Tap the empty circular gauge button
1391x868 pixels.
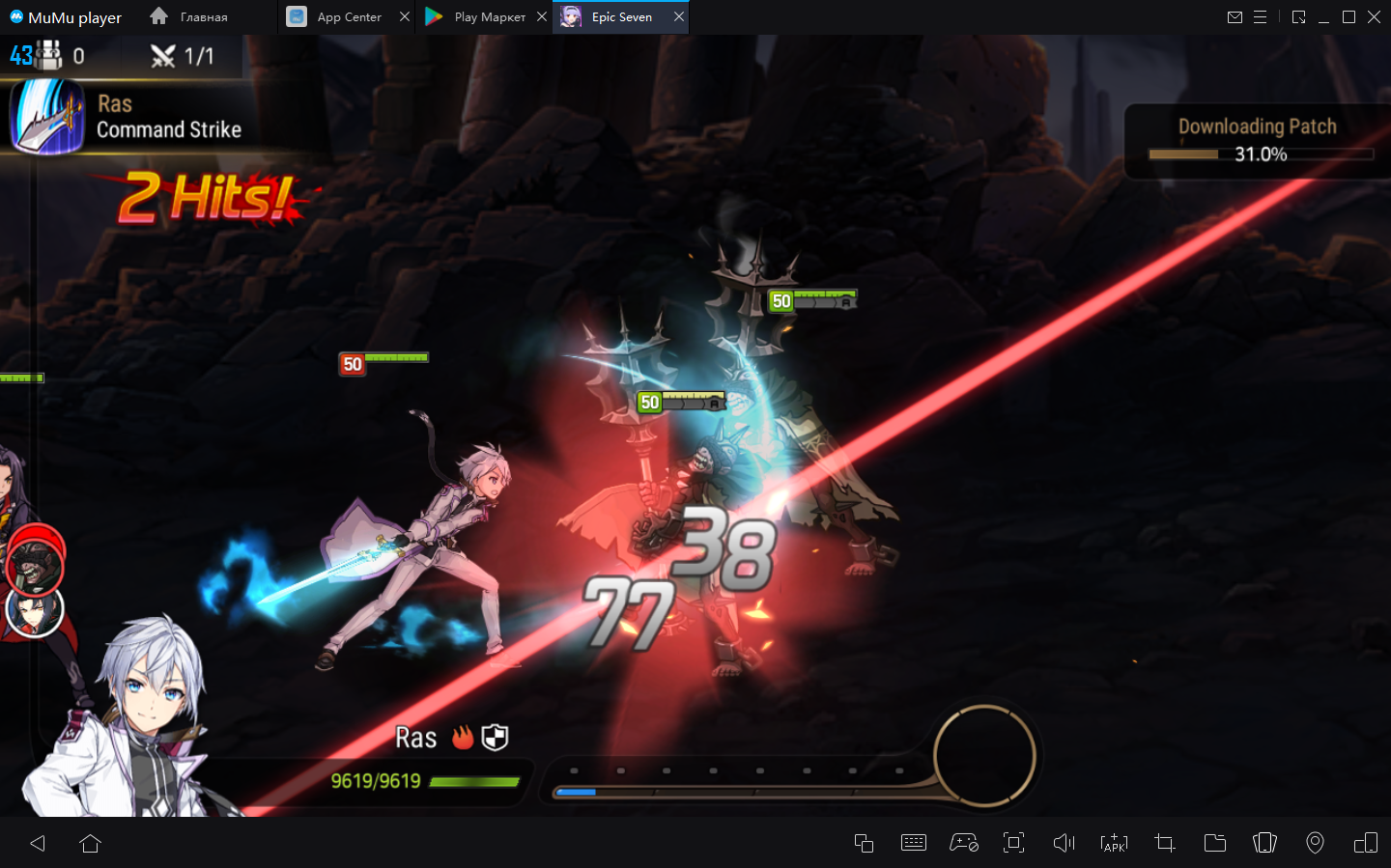(x=984, y=756)
